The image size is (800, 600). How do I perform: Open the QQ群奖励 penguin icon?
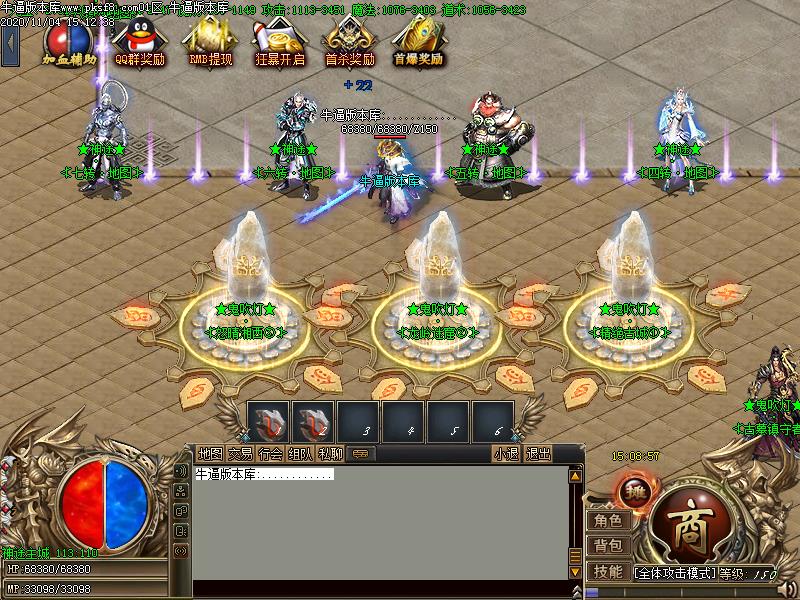click(x=139, y=42)
